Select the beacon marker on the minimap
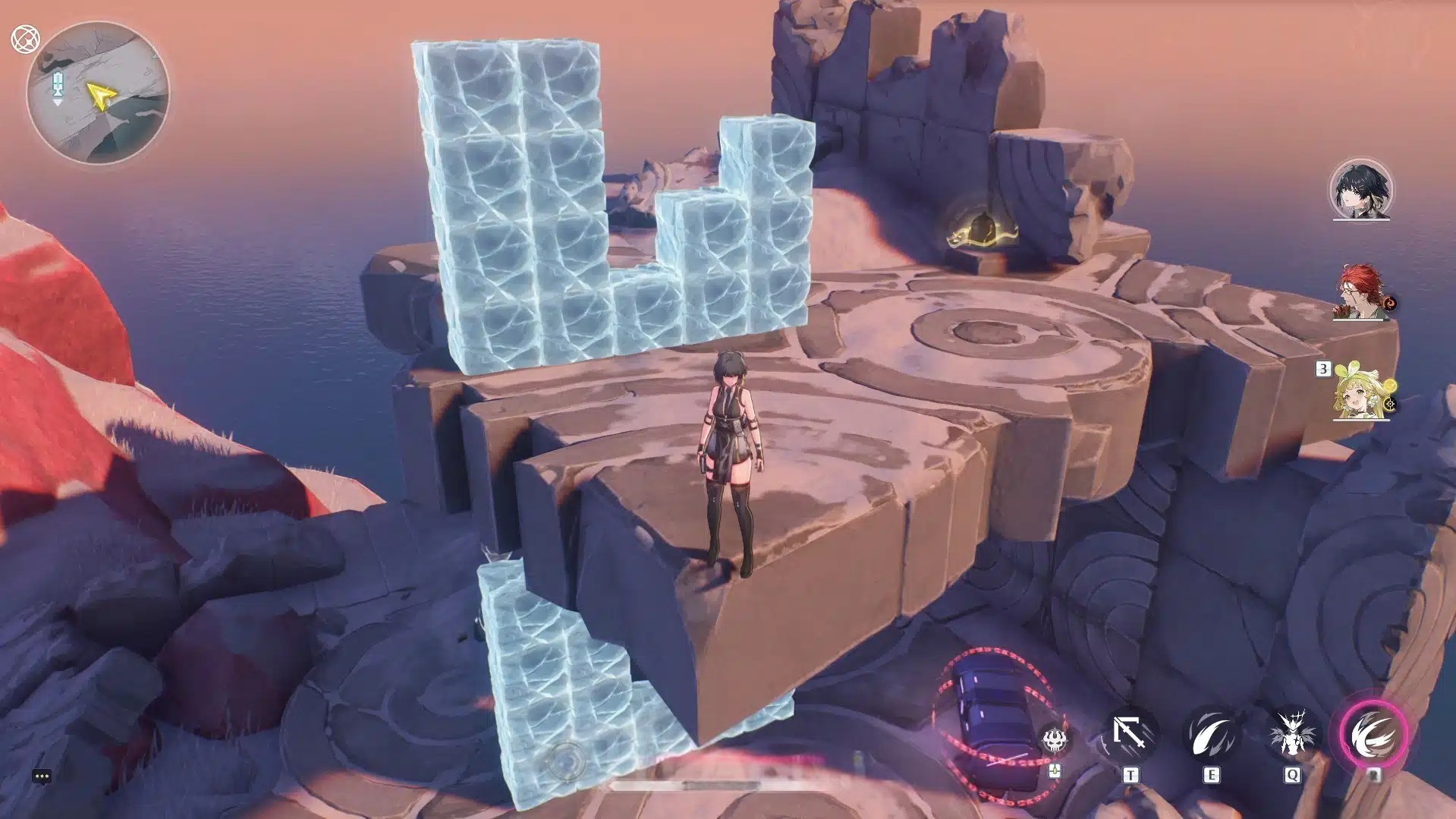The height and width of the screenshot is (819, 1456). click(x=58, y=89)
